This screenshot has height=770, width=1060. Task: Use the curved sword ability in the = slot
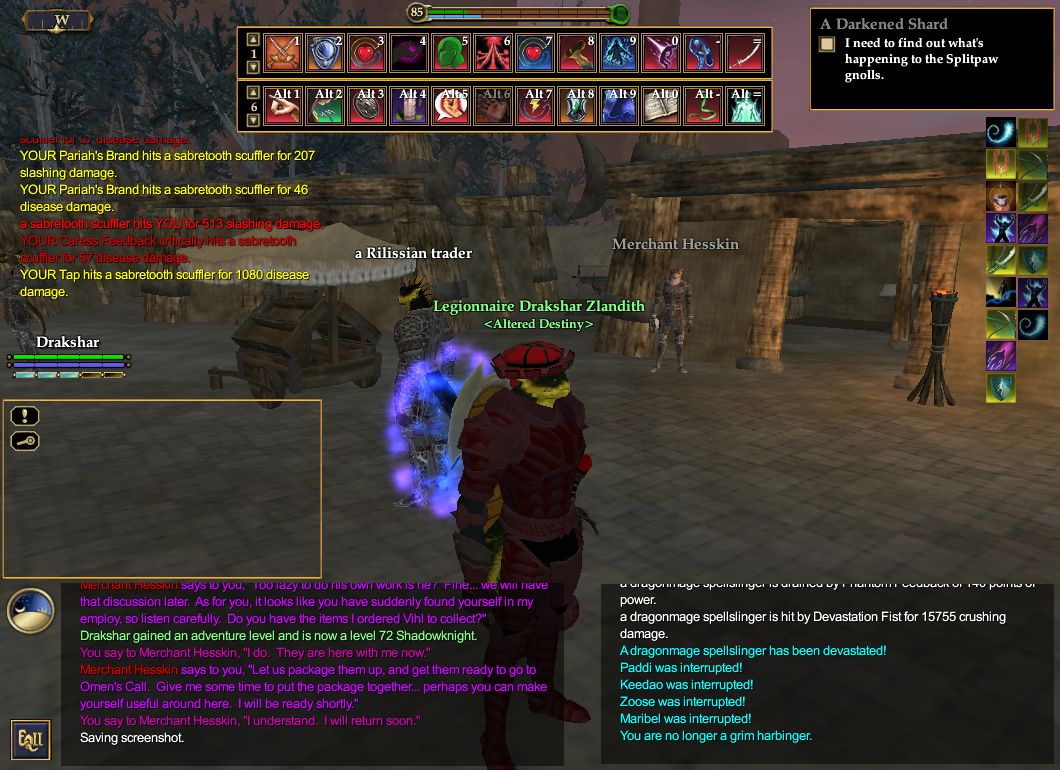pyautogui.click(x=745, y=53)
